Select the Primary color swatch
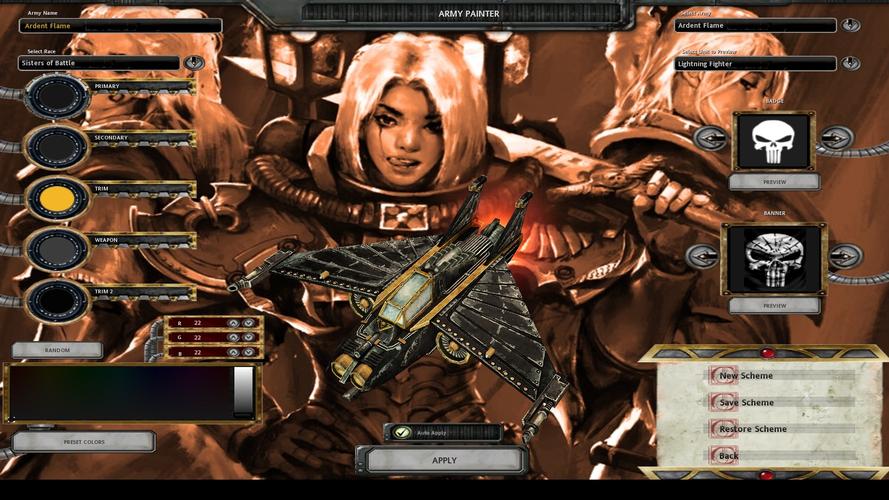Image resolution: width=889 pixels, height=500 pixels. (57, 95)
